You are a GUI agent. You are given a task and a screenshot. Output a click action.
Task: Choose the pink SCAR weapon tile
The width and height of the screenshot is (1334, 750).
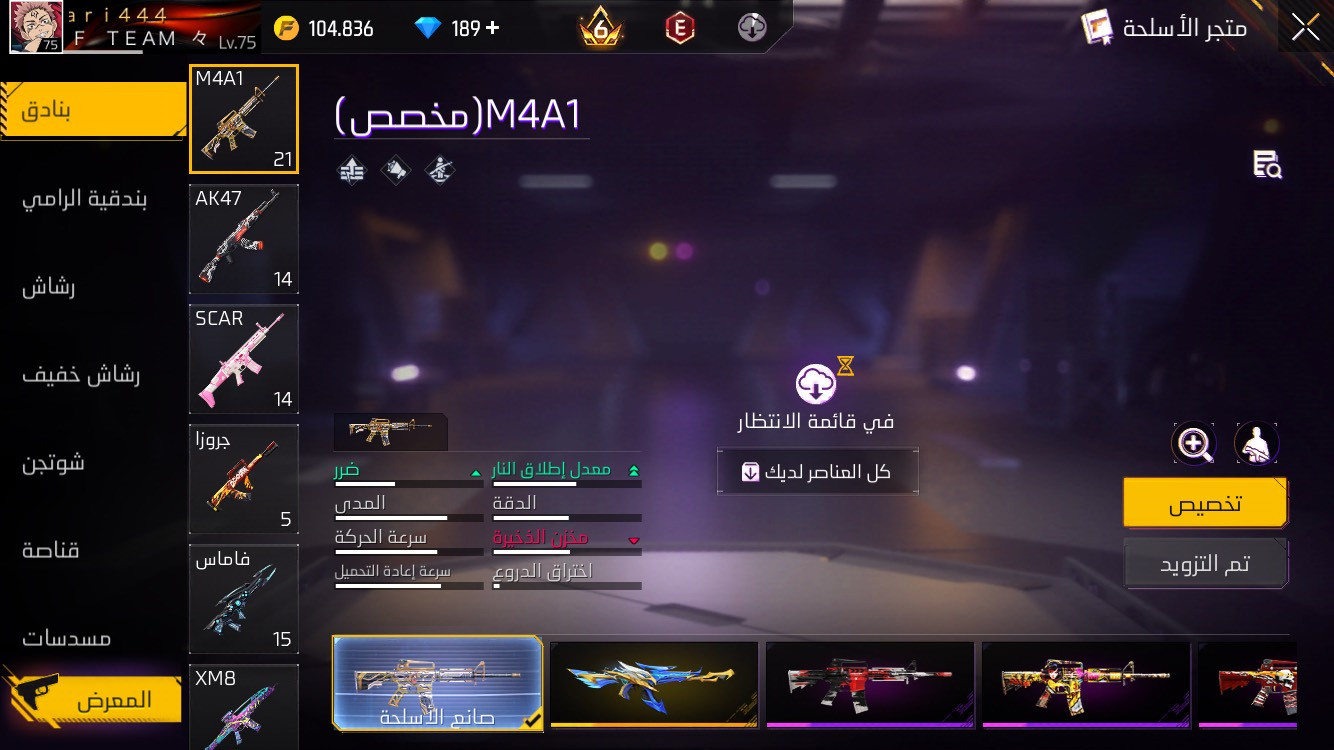point(243,359)
